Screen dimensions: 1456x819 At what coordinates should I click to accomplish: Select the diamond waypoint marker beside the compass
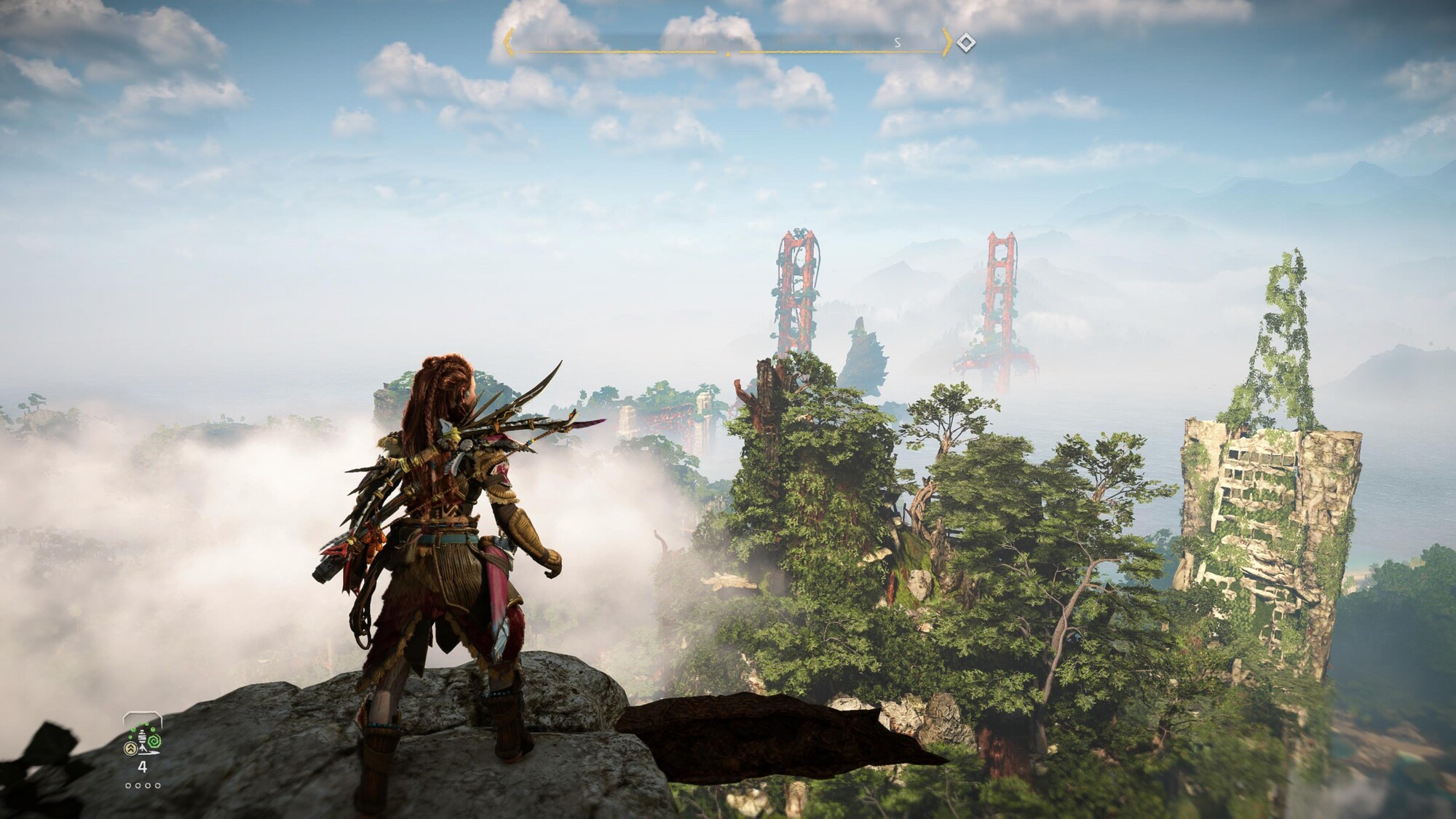click(965, 43)
